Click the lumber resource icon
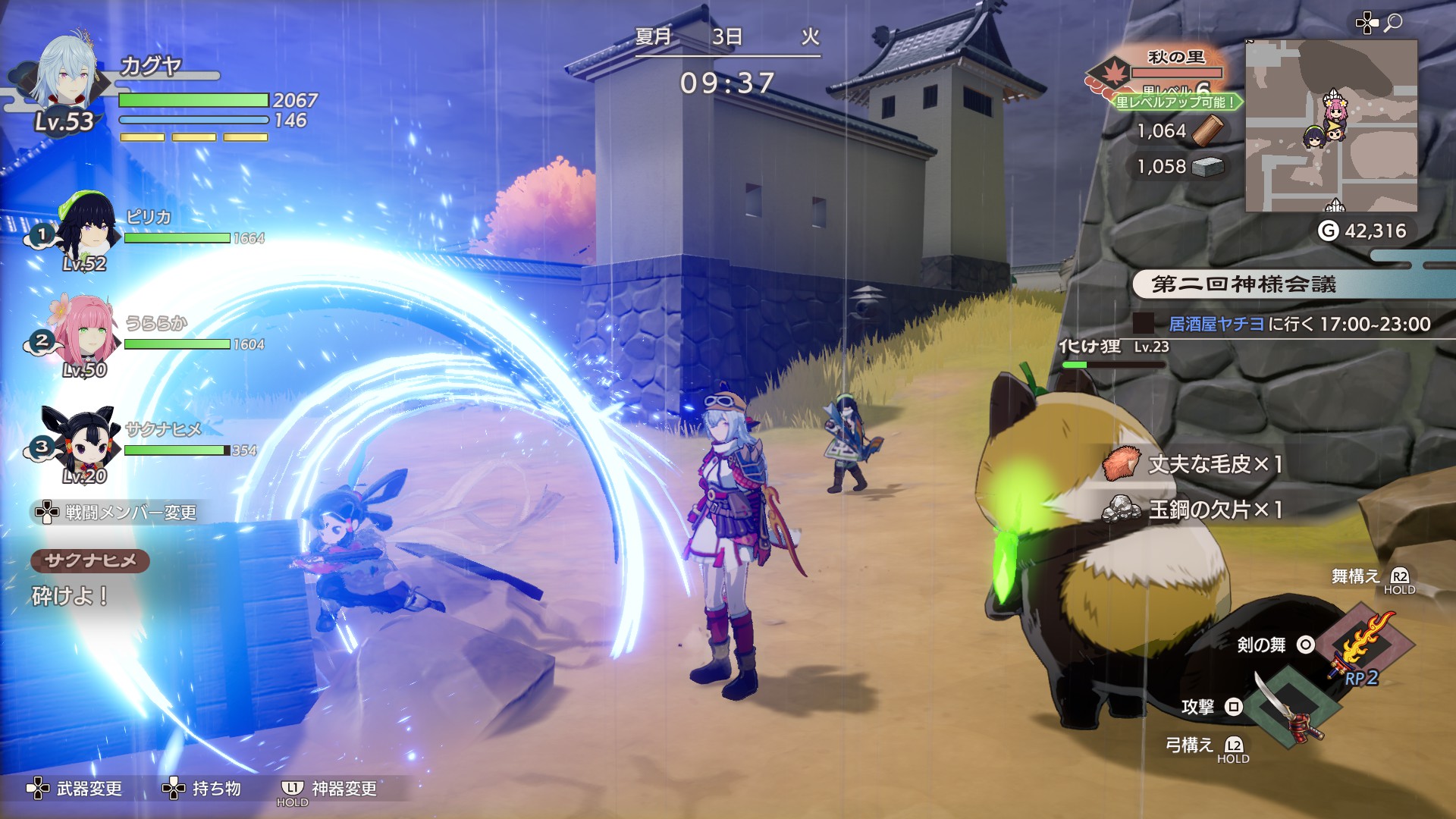 [1207, 131]
